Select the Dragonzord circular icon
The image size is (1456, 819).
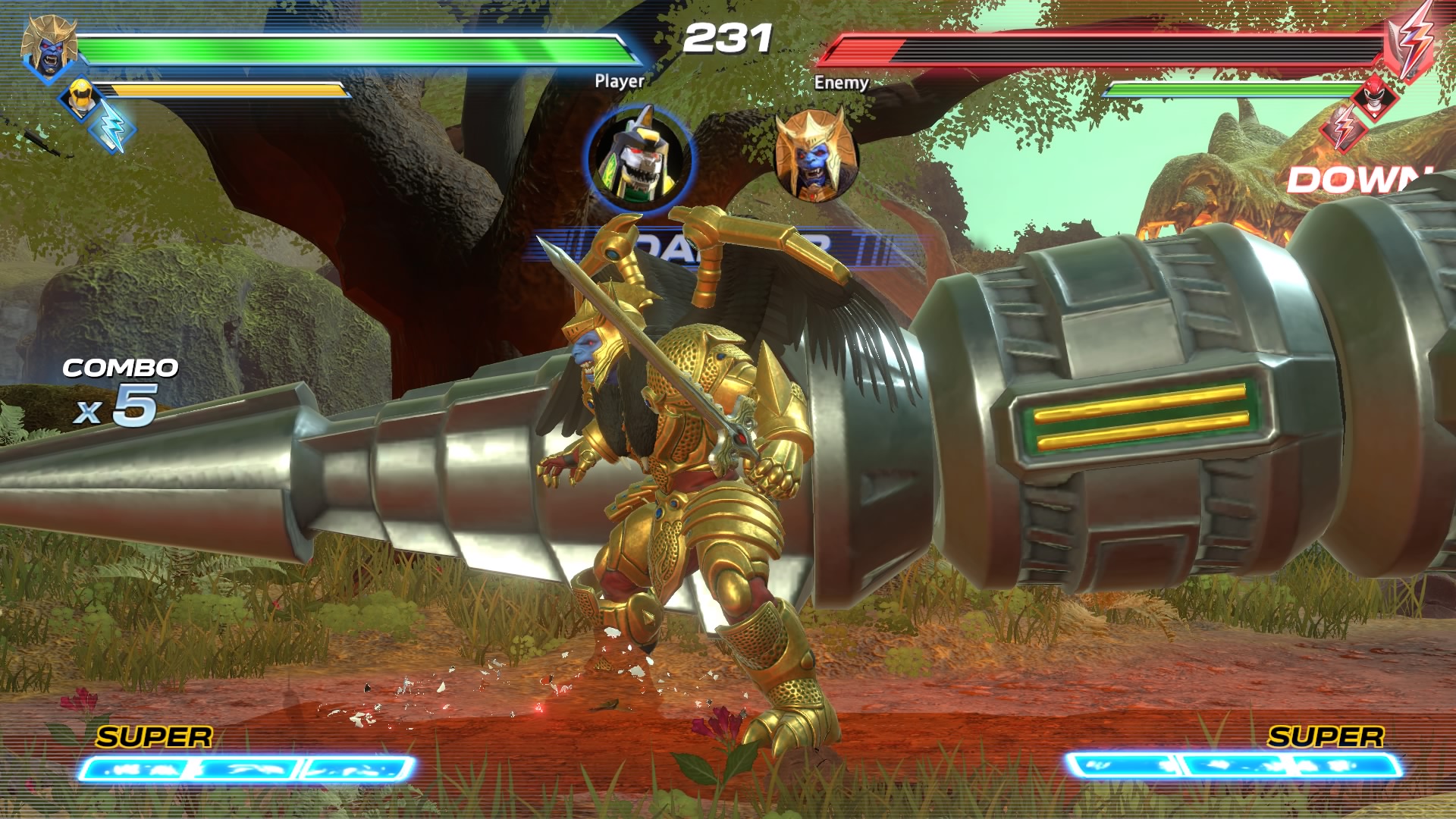pyautogui.click(x=639, y=159)
